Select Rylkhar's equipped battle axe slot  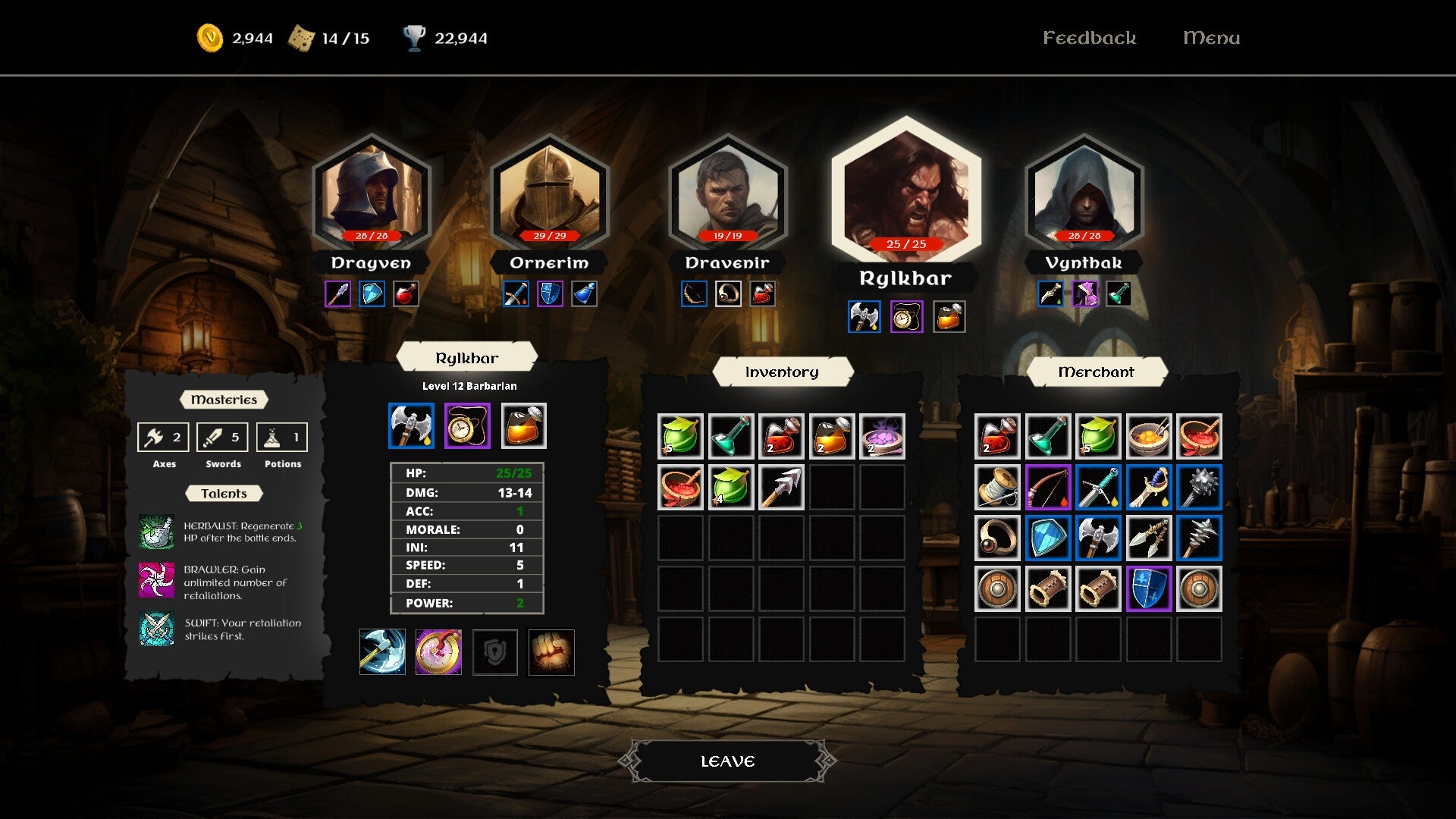[410, 425]
